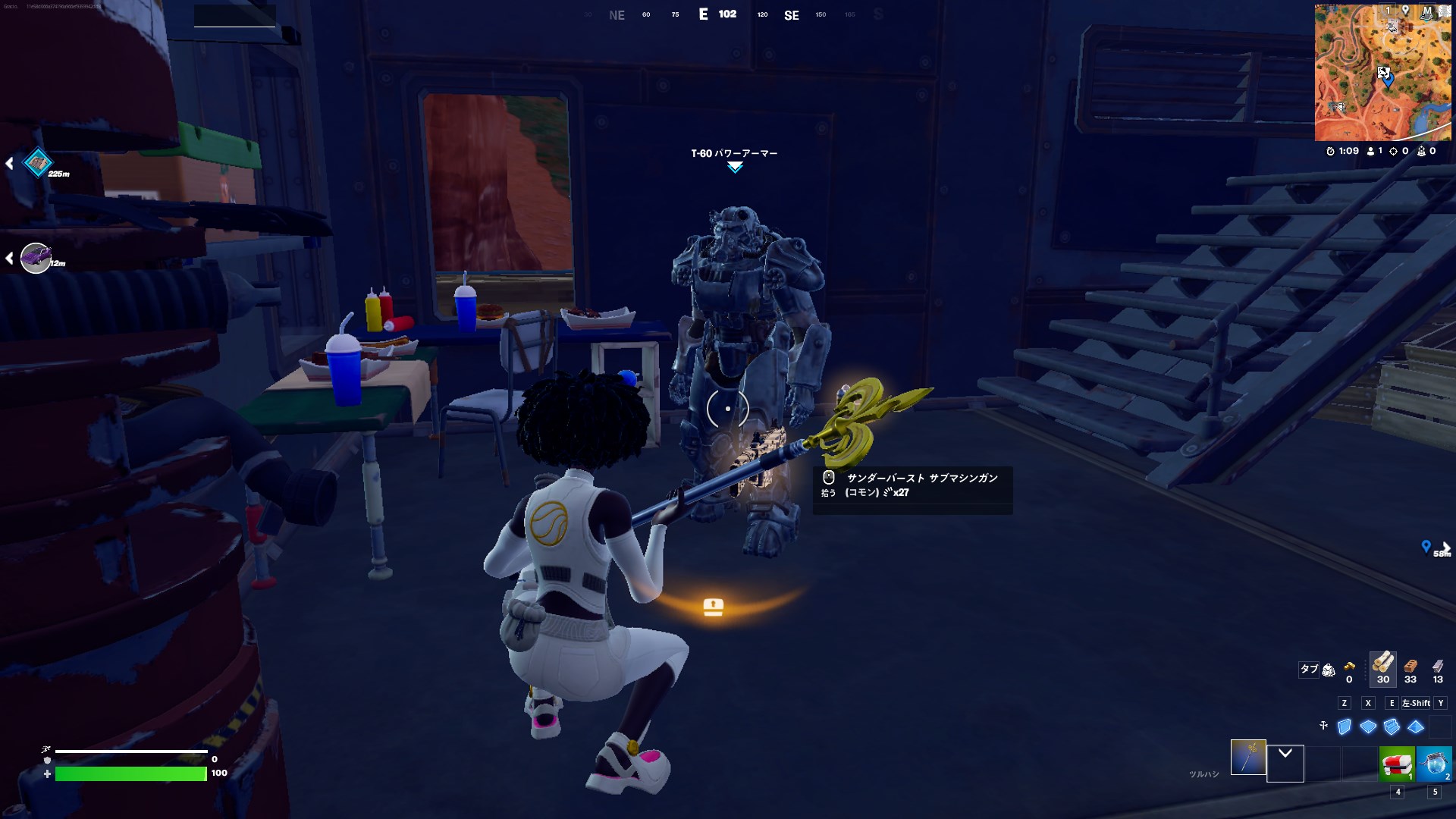Open the backpack inventory icon

coord(1329,670)
